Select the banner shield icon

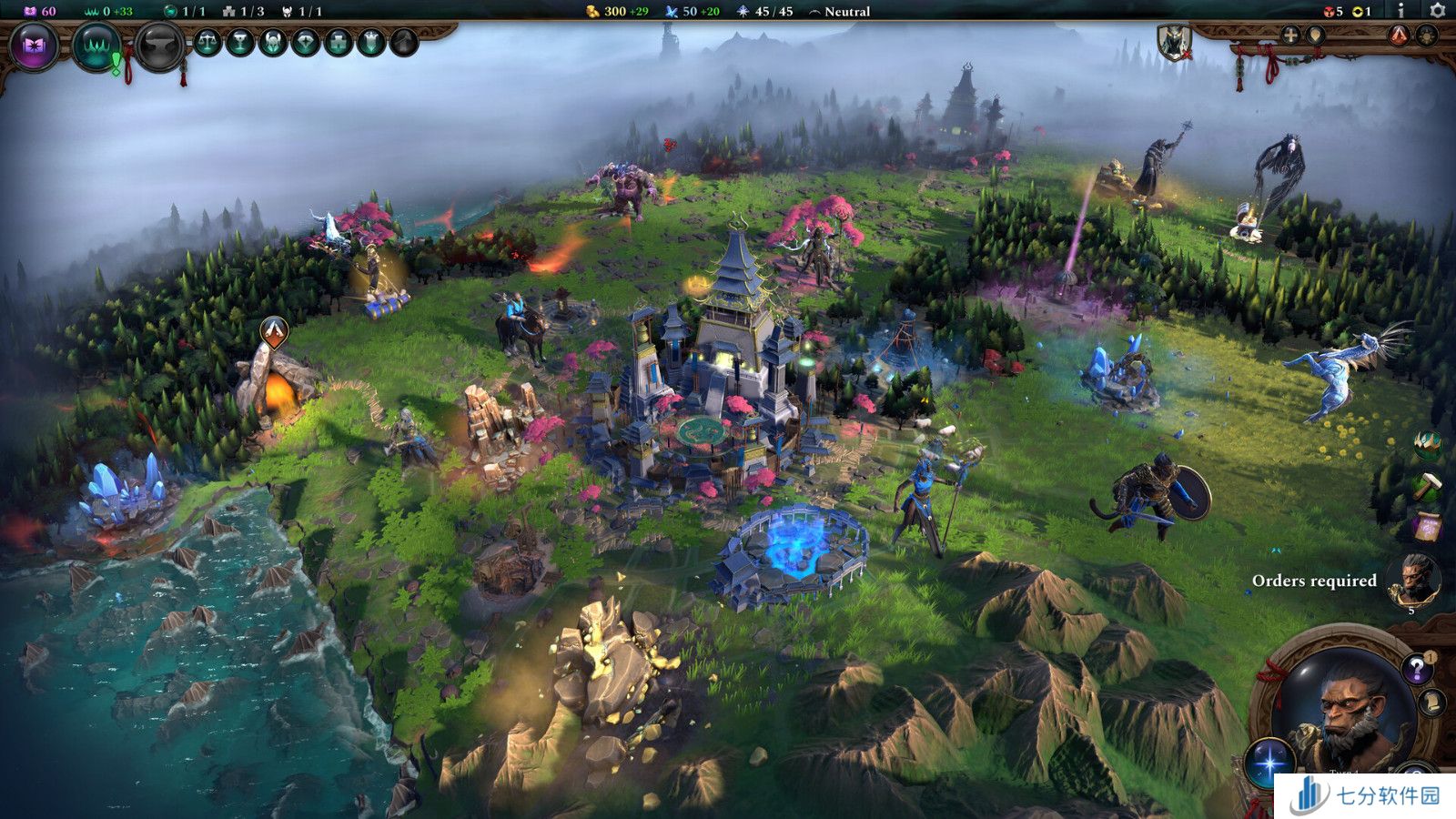[371, 42]
